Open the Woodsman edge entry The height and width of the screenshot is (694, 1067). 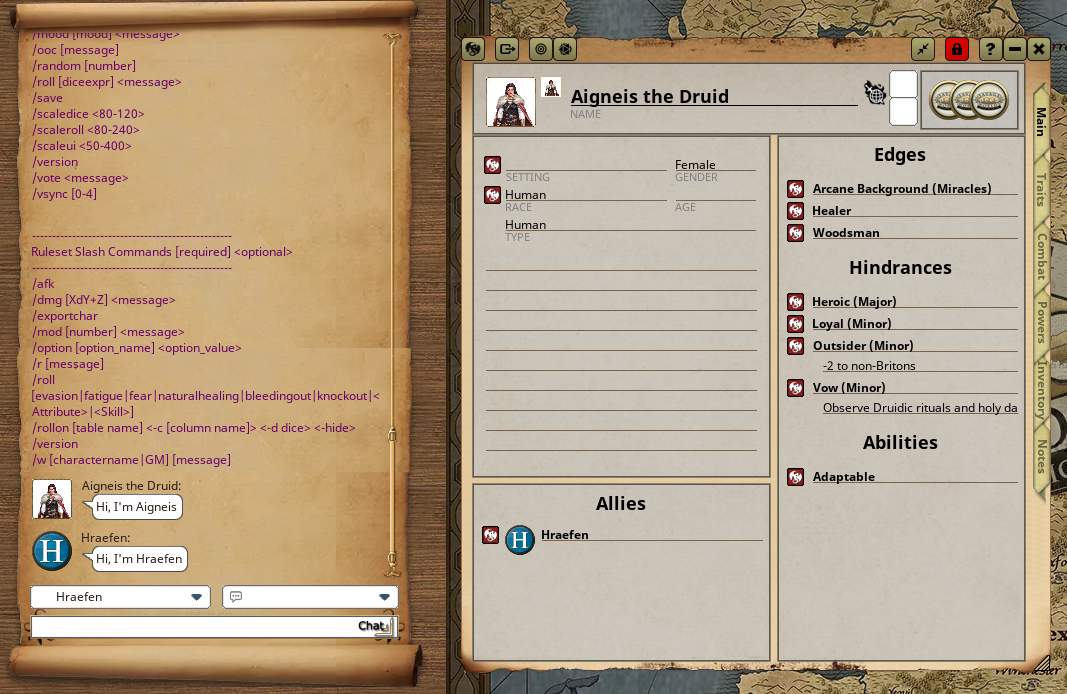[x=845, y=233]
